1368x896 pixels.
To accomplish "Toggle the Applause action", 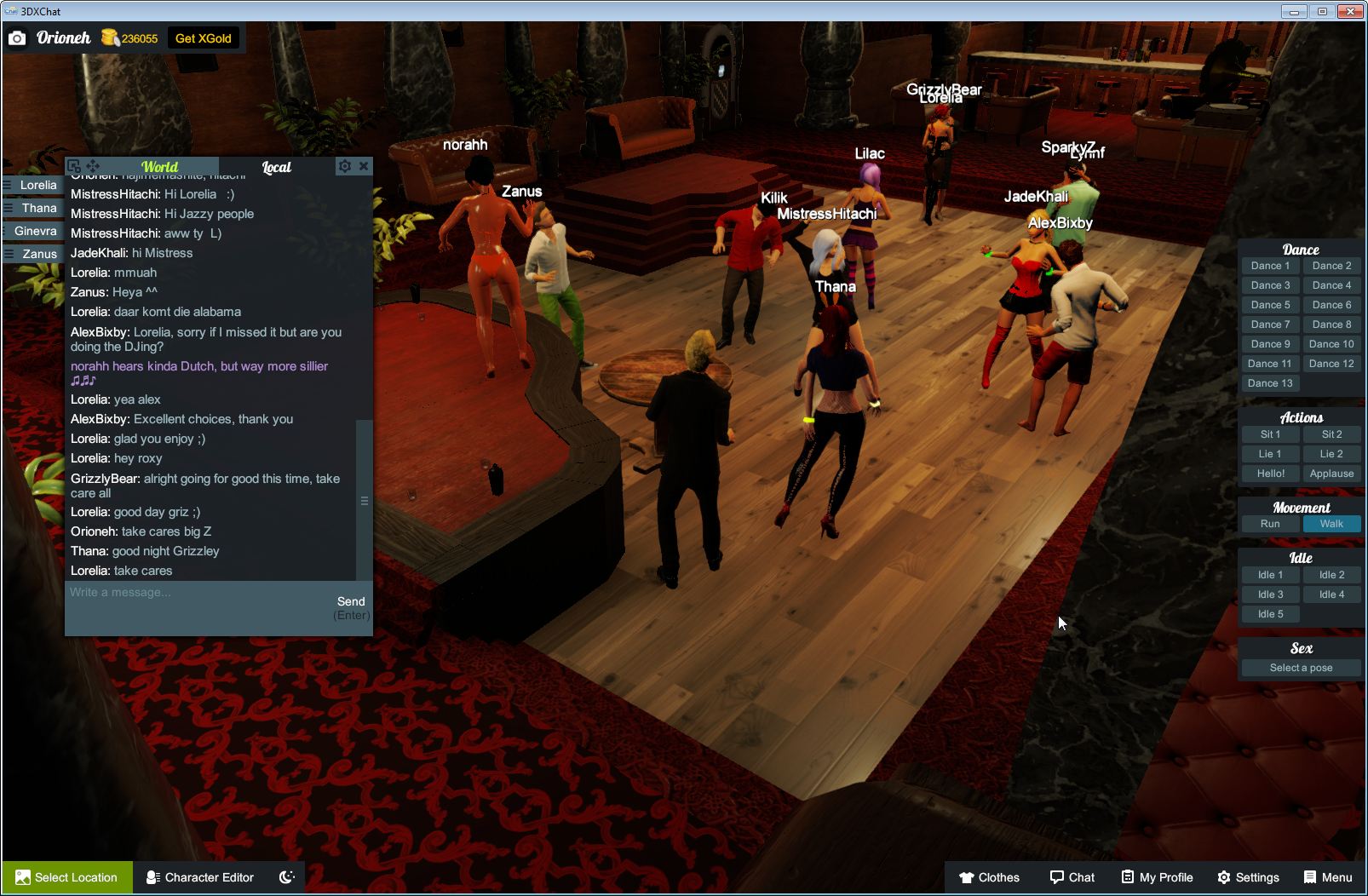I will pos(1331,473).
